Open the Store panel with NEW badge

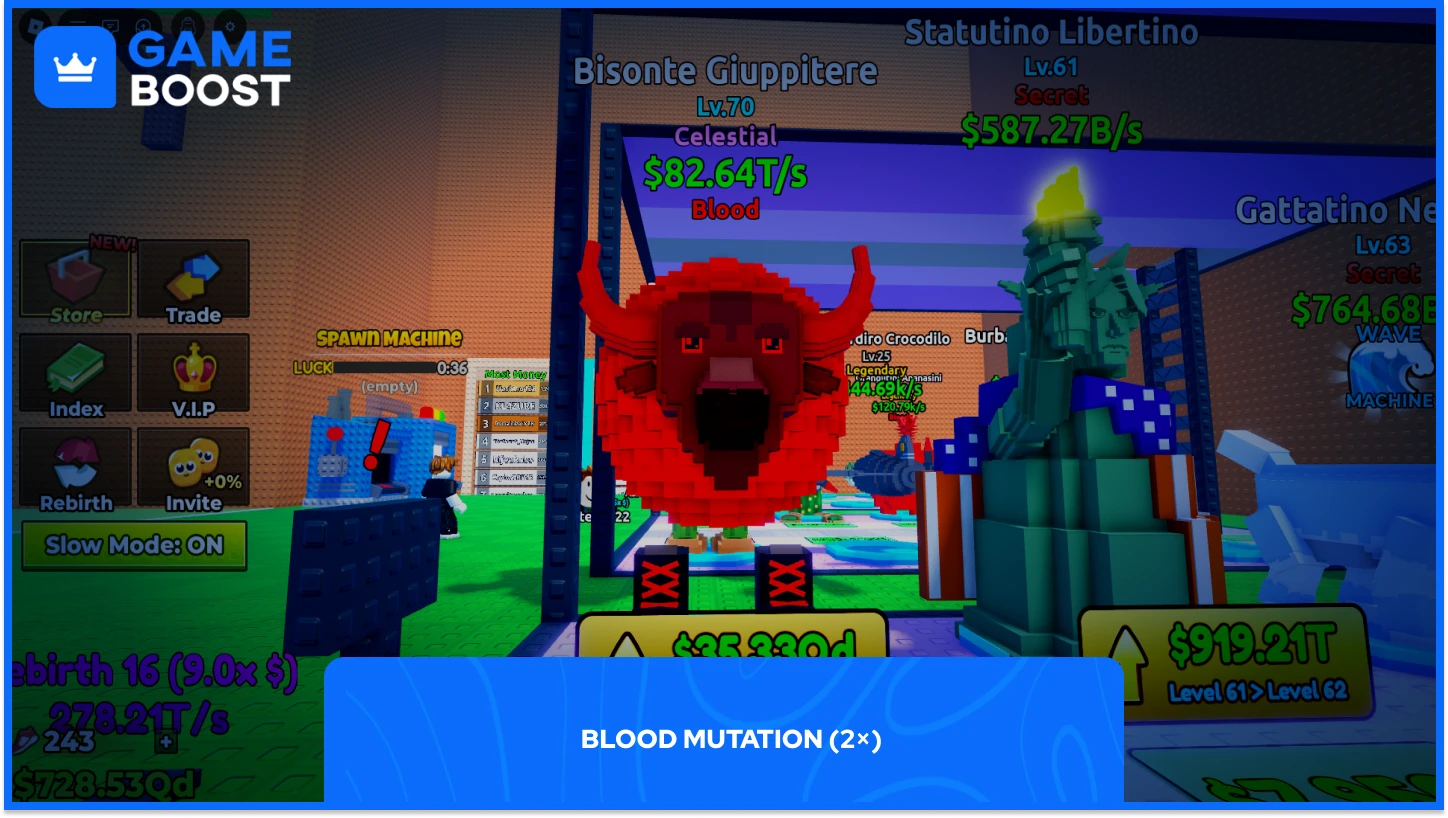point(73,277)
